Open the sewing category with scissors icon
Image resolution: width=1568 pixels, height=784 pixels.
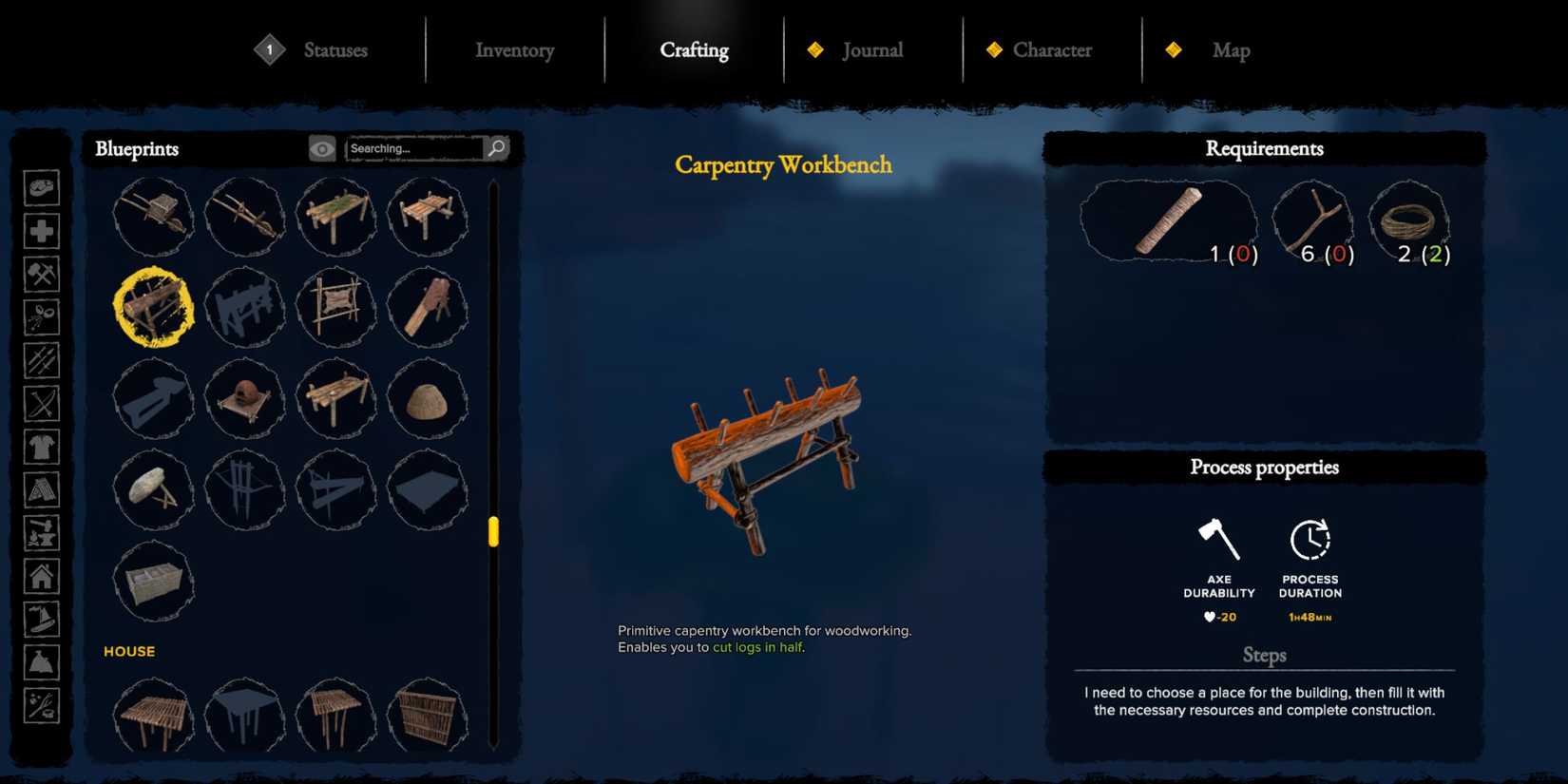[x=42, y=317]
